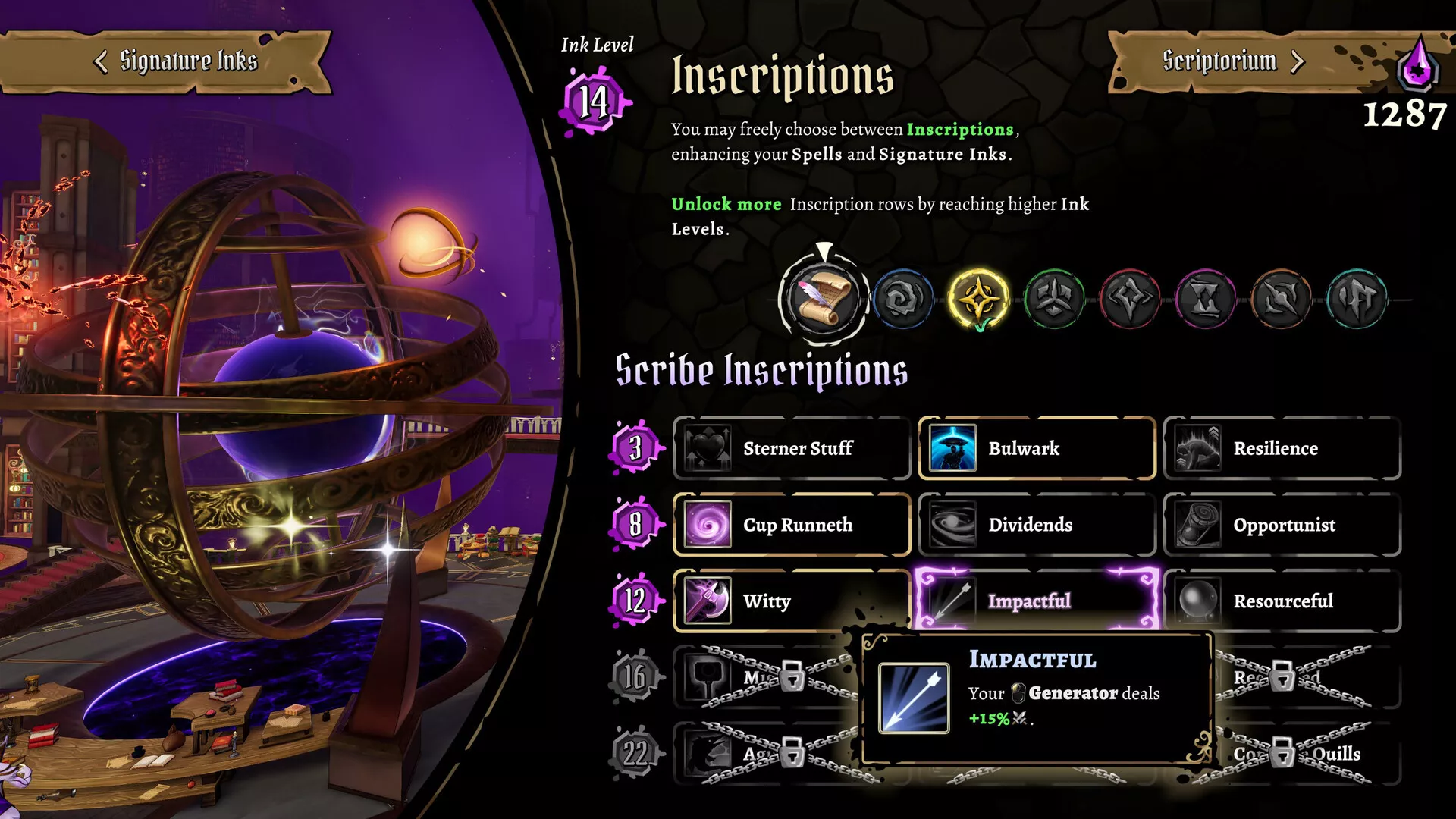Choose the Impactful inscription
Viewport: 1456px width, 819px height.
point(1037,601)
